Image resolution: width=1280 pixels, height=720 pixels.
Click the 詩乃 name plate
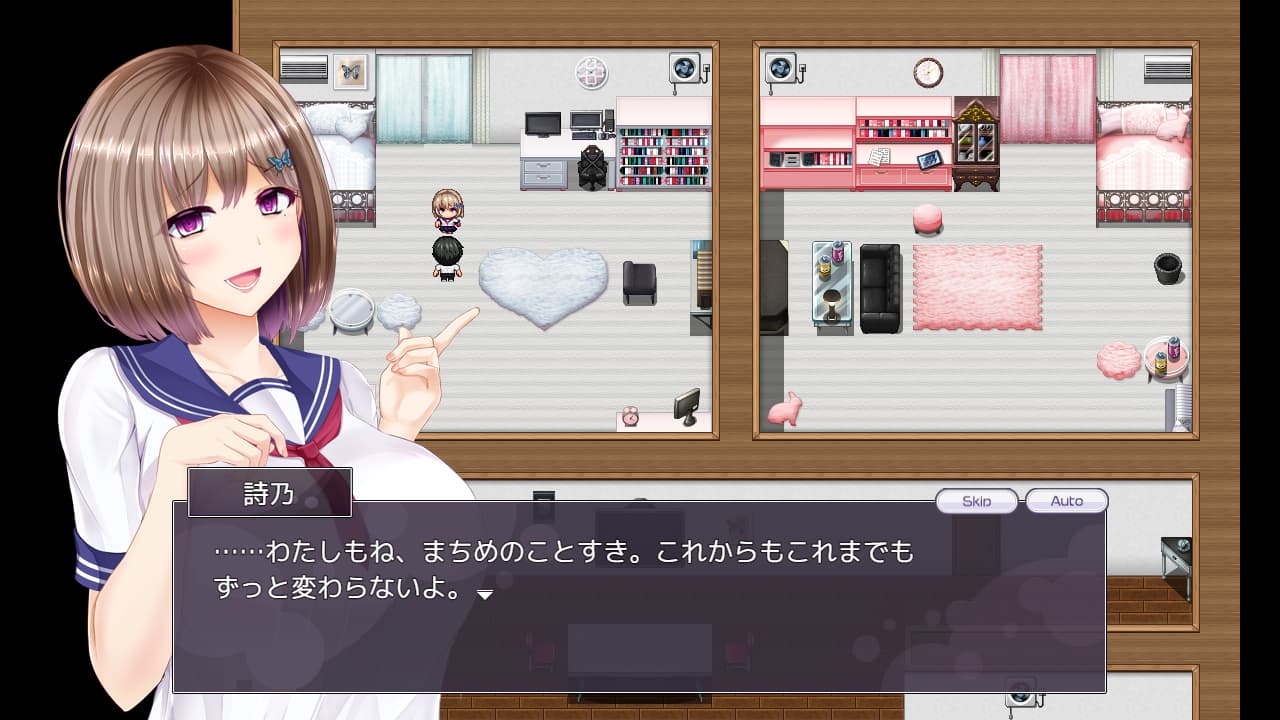click(268, 492)
